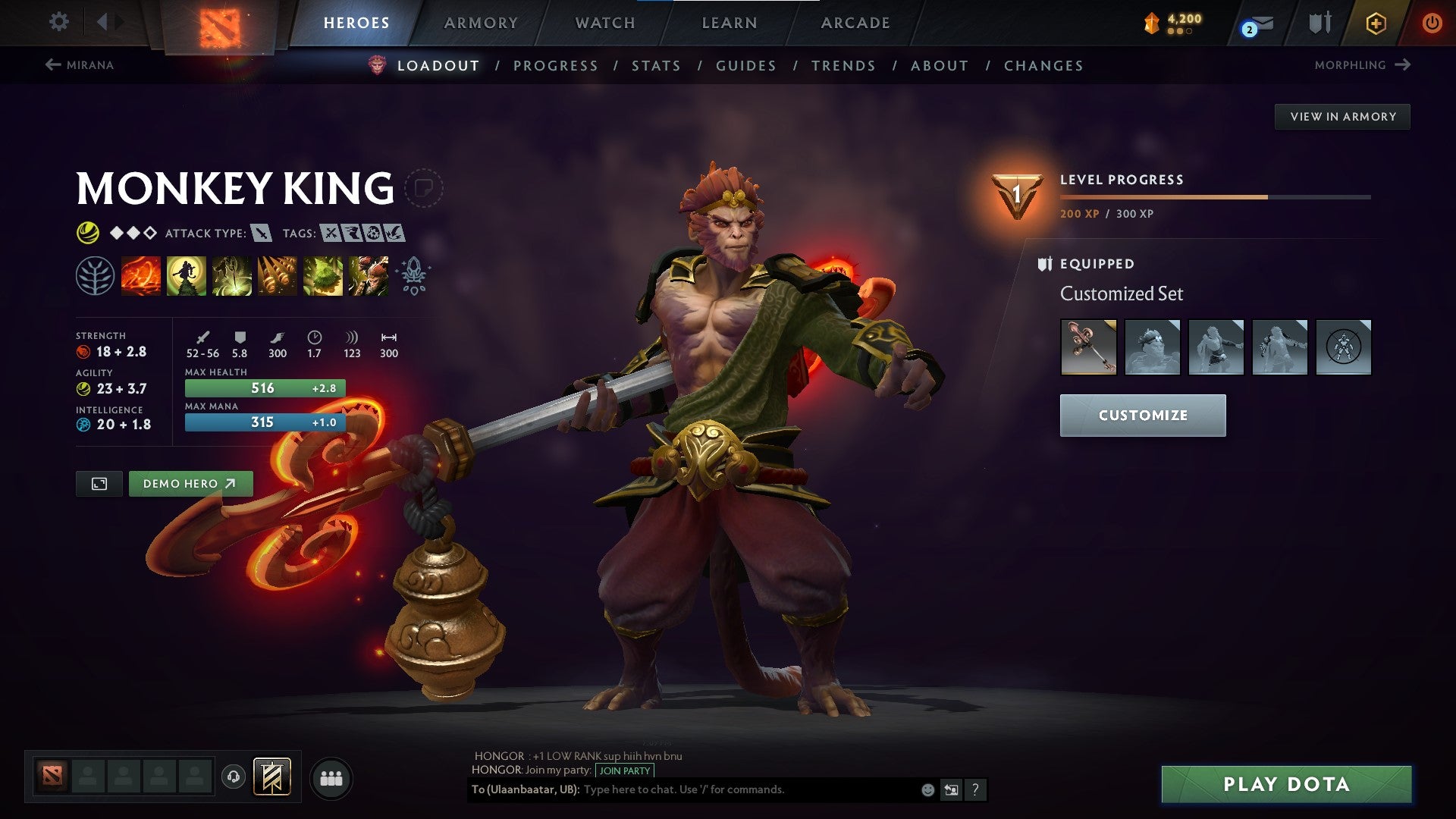The height and width of the screenshot is (819, 1456).
Task: Click the Dota Plus hexagon icon
Action: point(1375,23)
